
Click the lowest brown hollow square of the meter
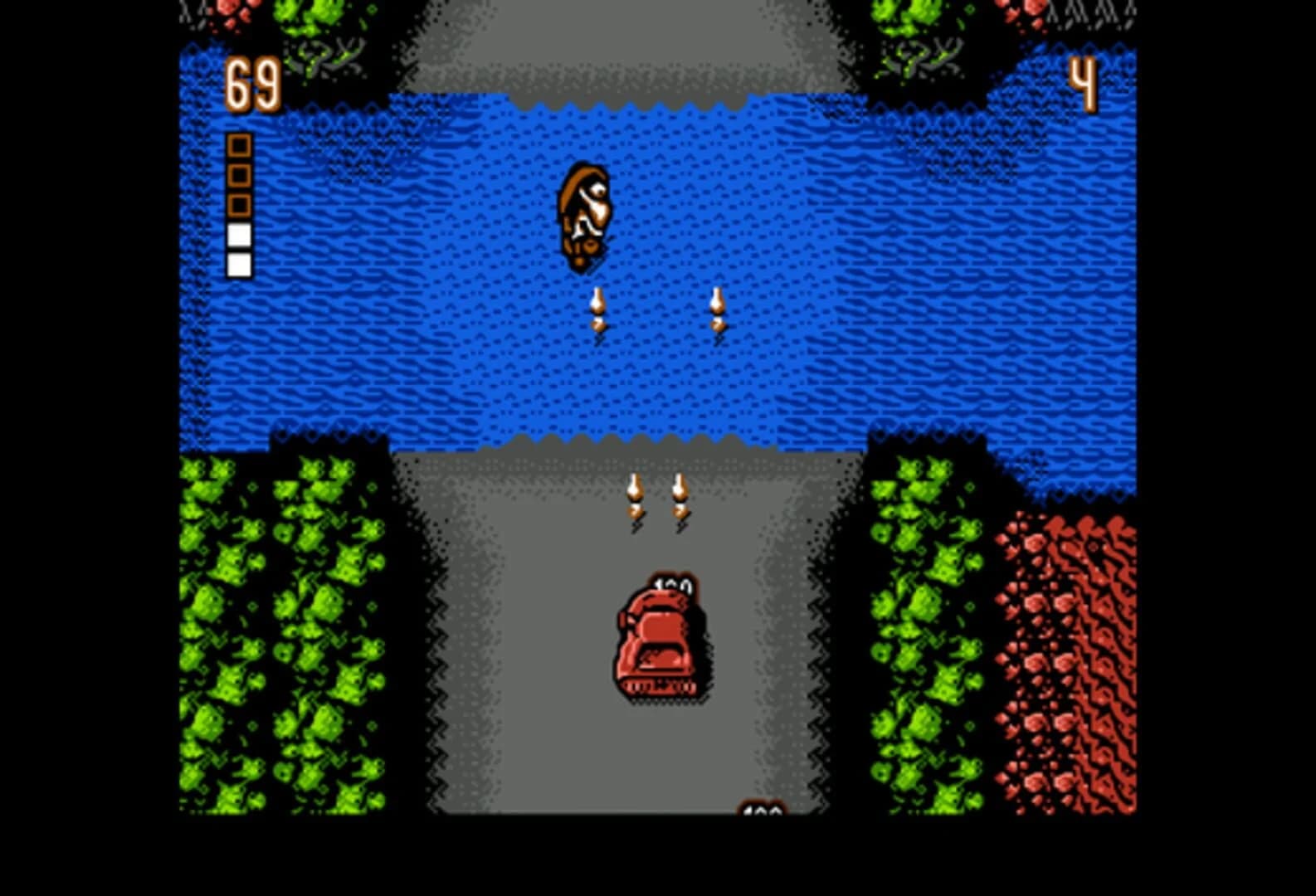[240, 207]
